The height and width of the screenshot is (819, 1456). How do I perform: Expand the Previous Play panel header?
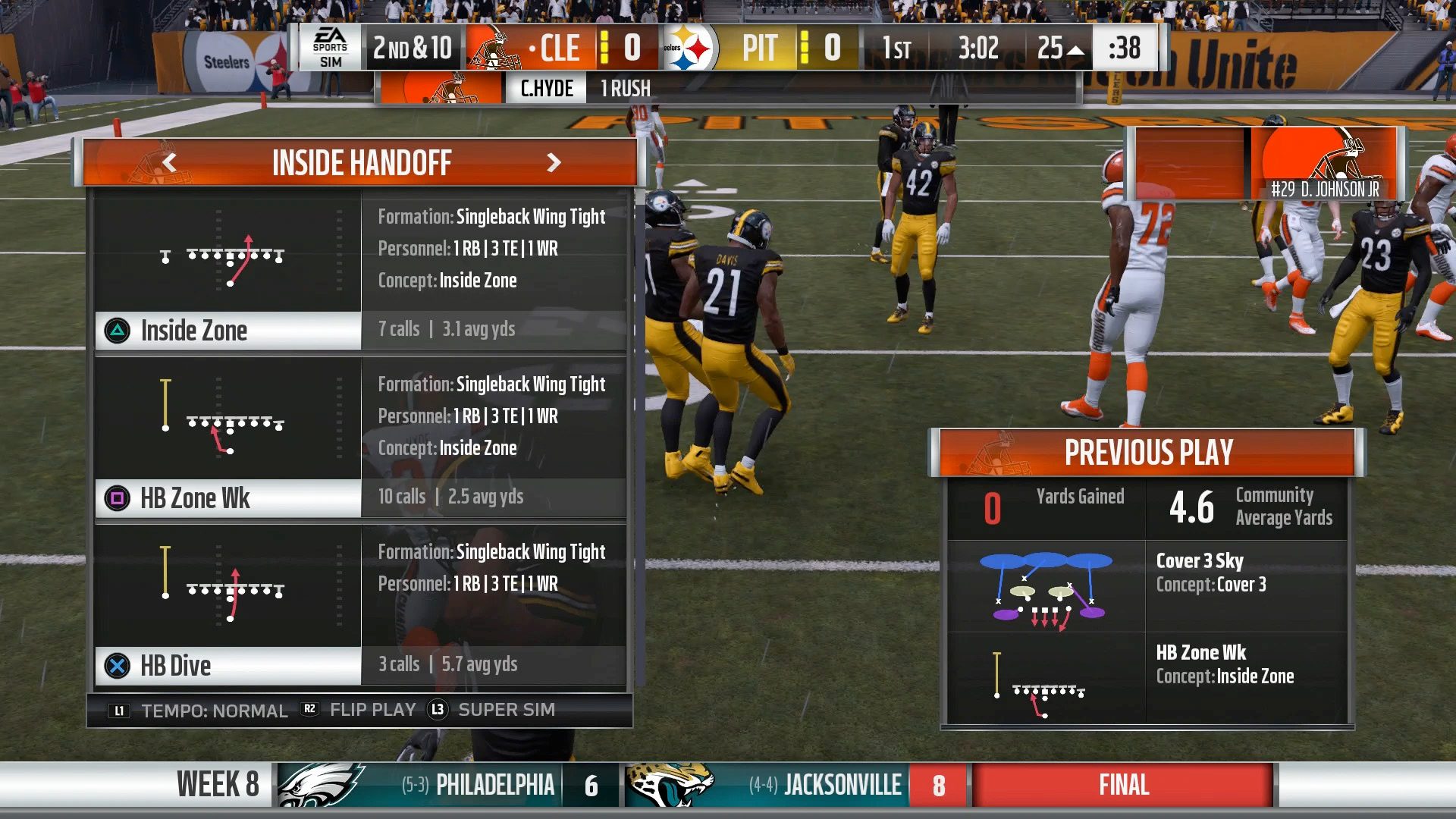(1147, 453)
